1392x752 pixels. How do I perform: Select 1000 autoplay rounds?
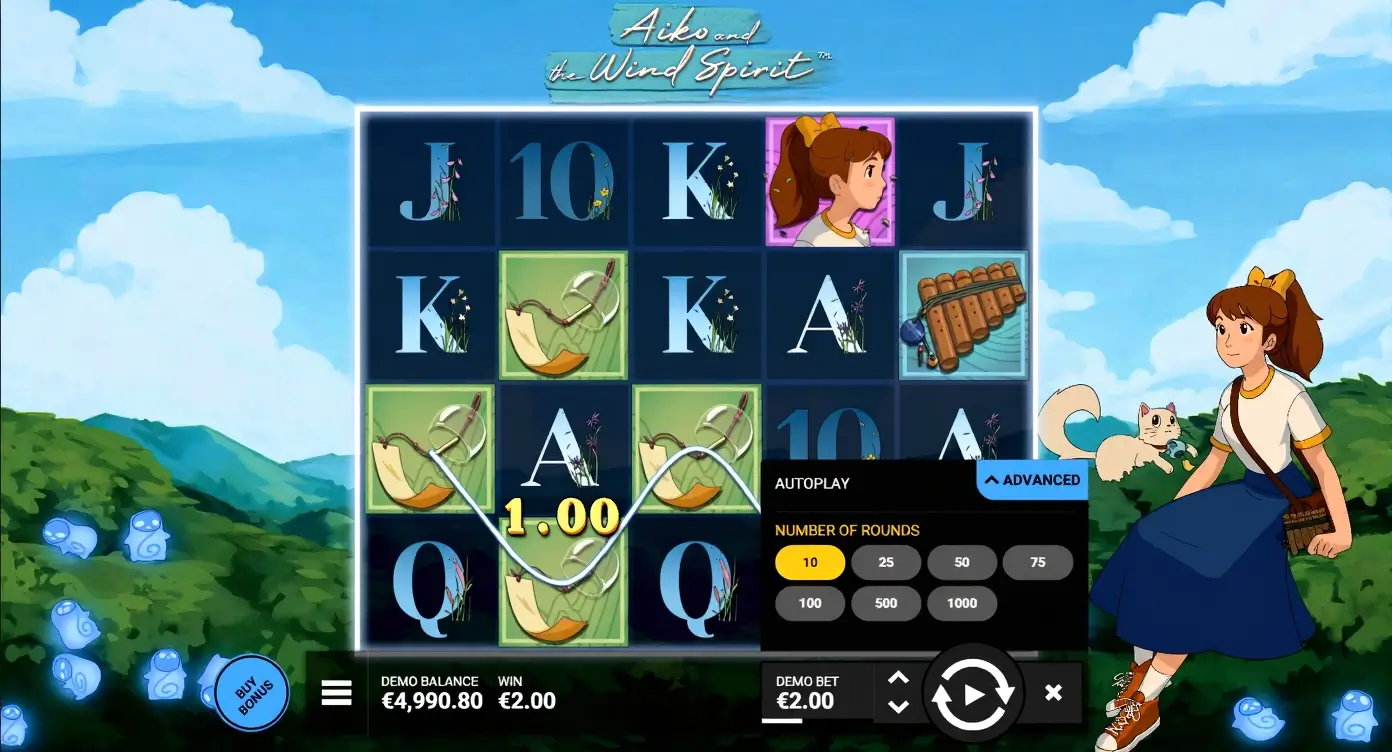tap(962, 603)
